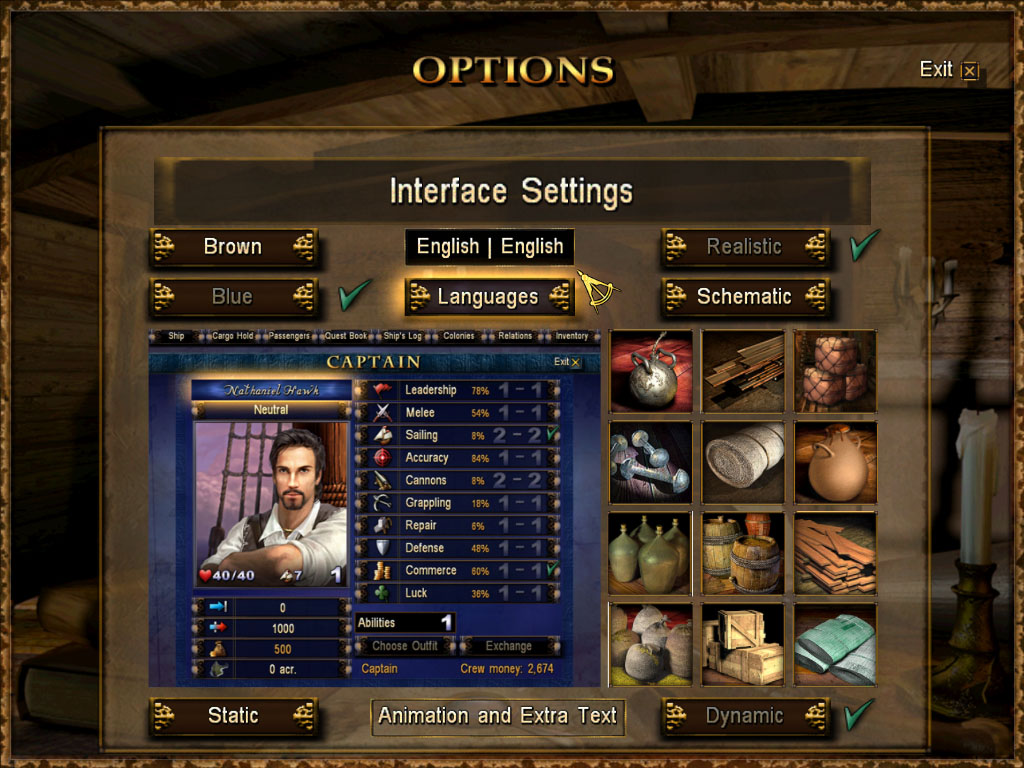Viewport: 1024px width, 768px height.
Task: Select the Static interface option
Action: coord(233,716)
